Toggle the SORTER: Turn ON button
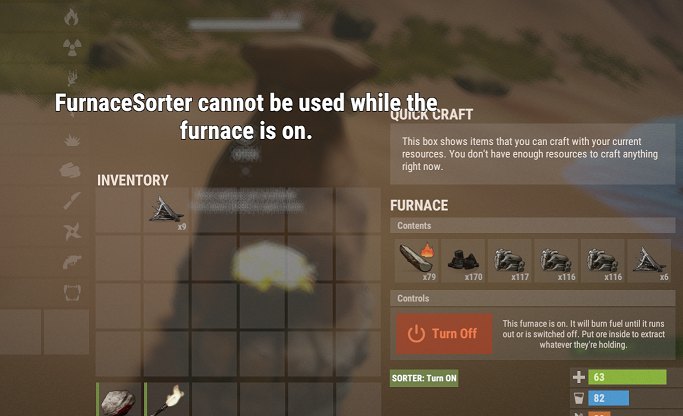 pyautogui.click(x=424, y=378)
